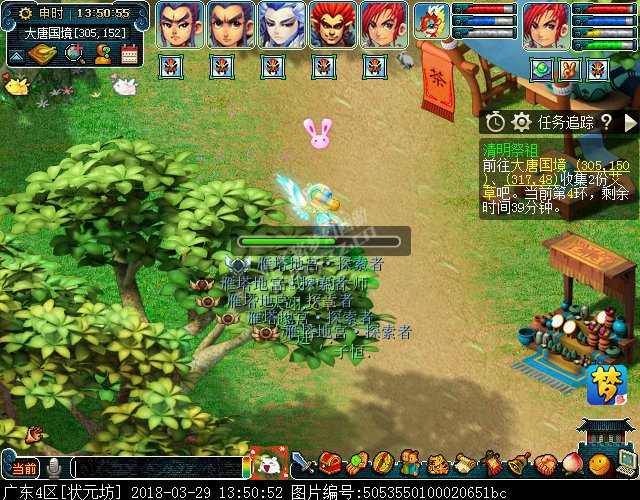This screenshot has width=640, height=500.
Task: Click the magnifier search icon
Action: pyautogui.click(x=73, y=54)
